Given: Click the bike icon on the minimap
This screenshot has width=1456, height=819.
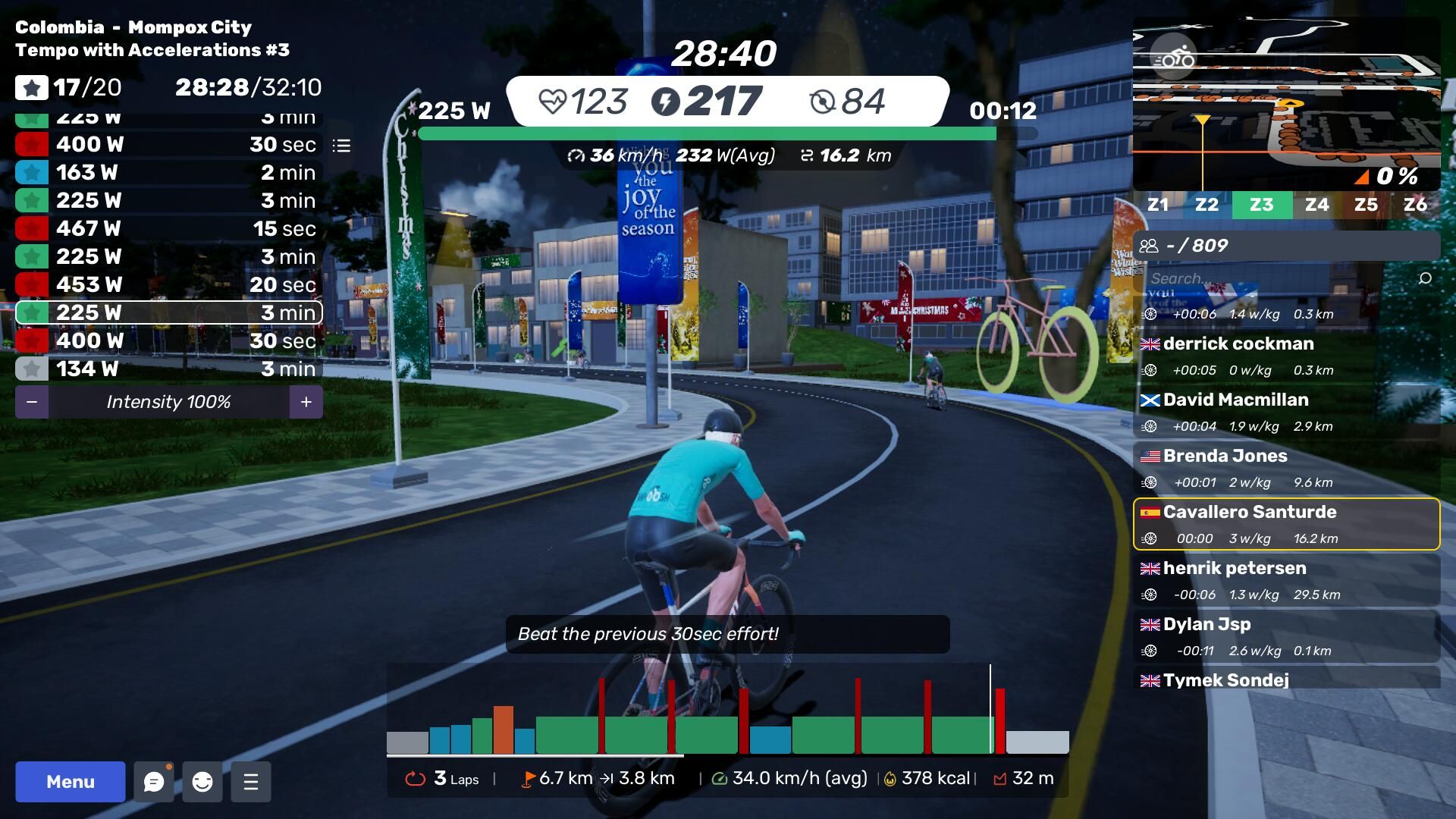Looking at the screenshot, I should point(1172,58).
